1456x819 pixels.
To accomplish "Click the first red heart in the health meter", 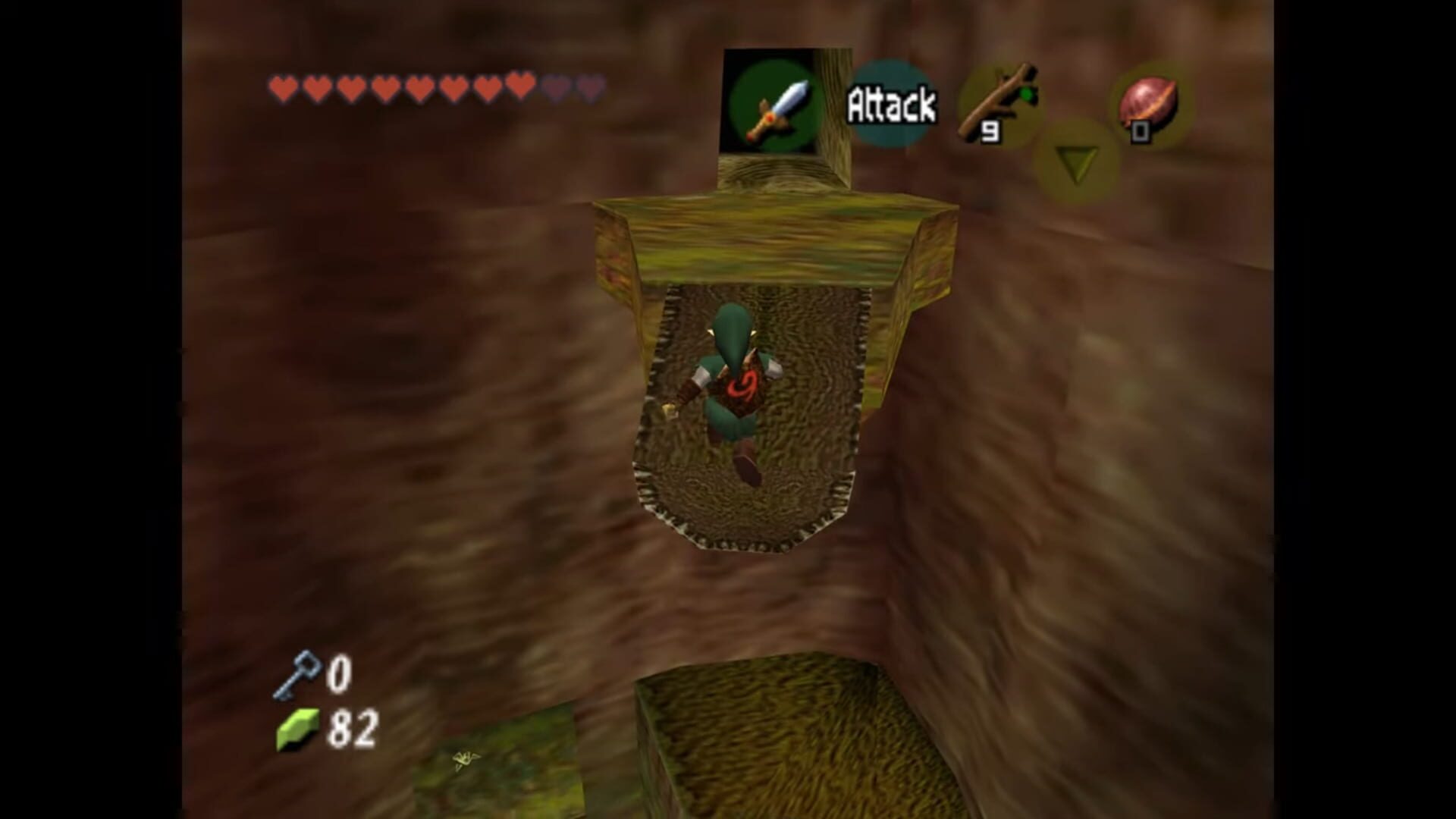I will (281, 87).
